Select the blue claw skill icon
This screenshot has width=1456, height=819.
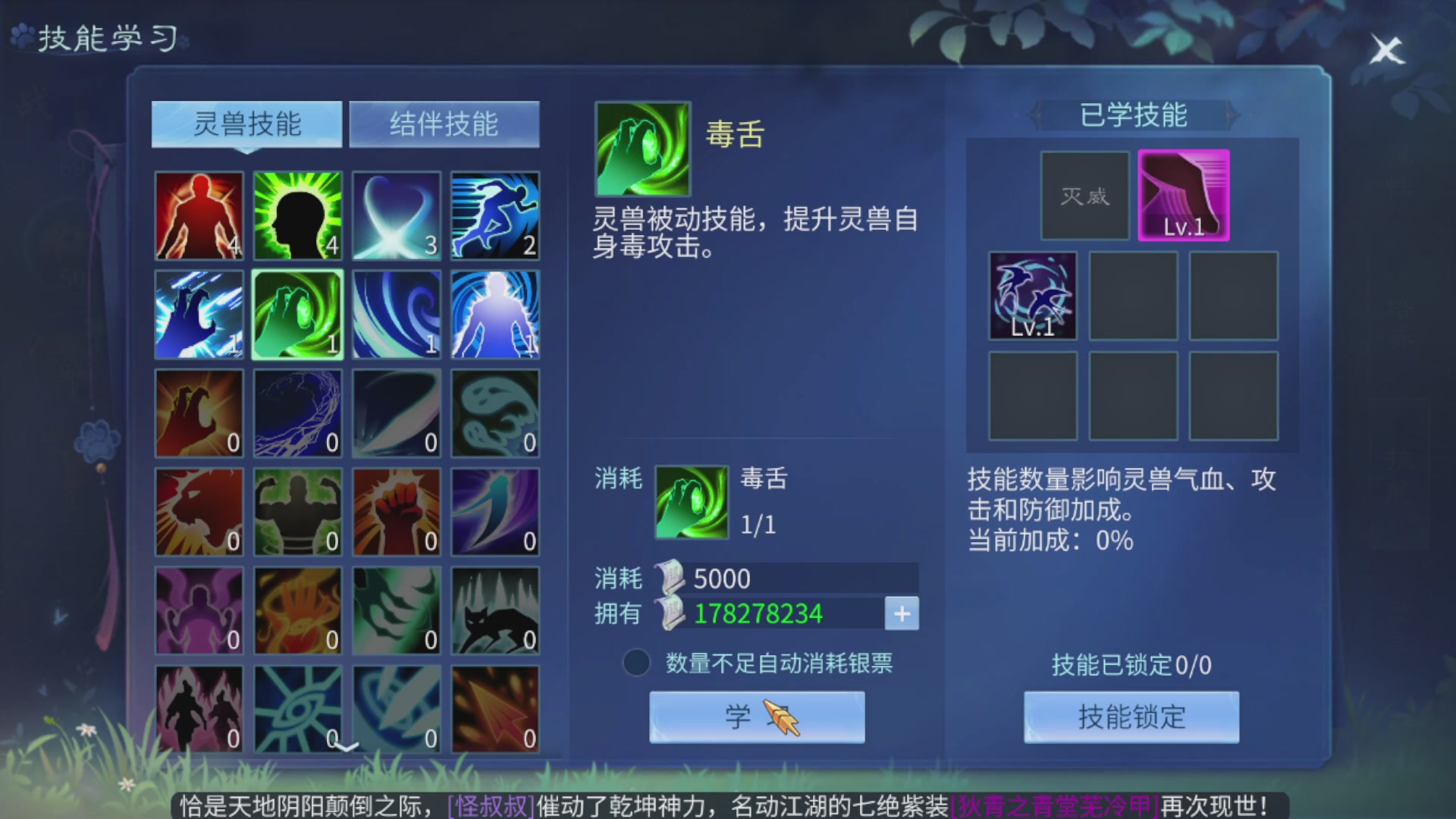(199, 315)
